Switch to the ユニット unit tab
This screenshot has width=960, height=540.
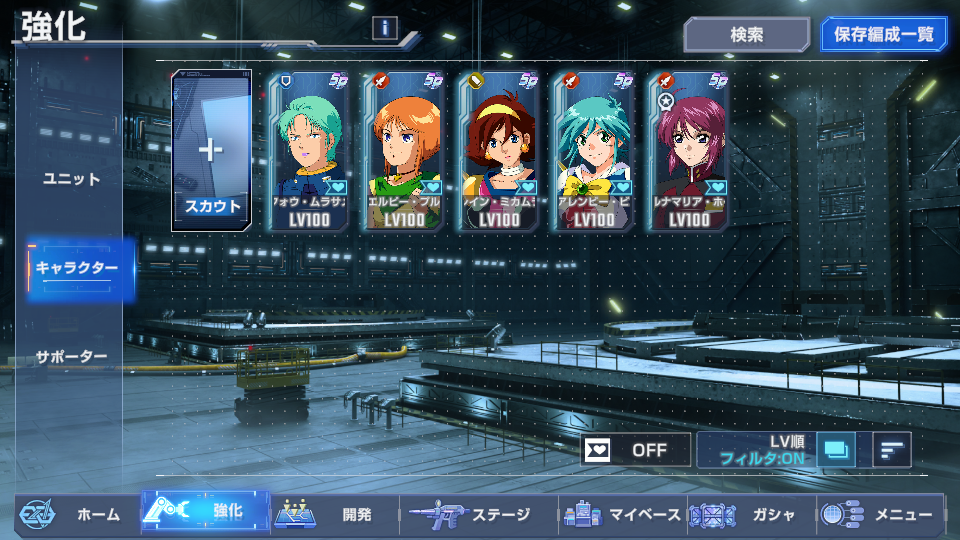click(x=72, y=179)
